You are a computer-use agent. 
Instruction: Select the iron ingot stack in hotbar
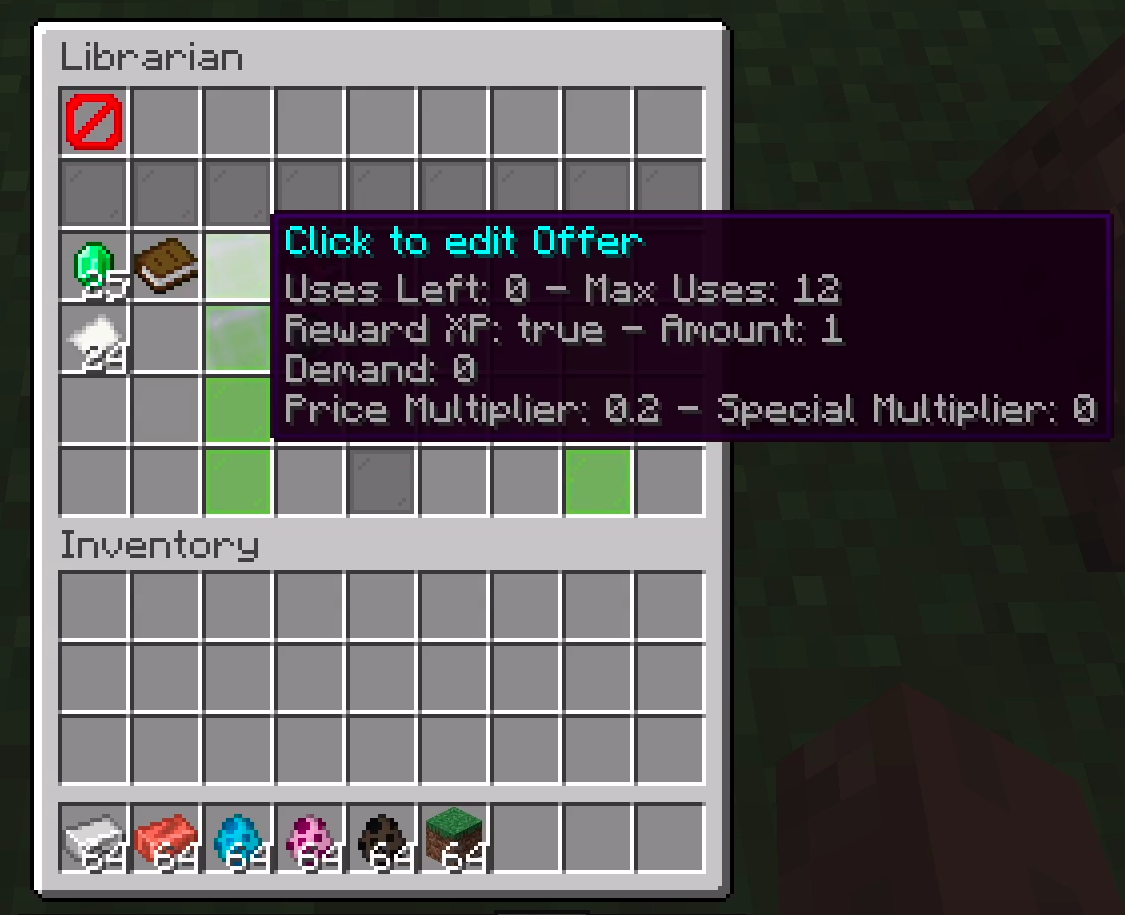(94, 837)
